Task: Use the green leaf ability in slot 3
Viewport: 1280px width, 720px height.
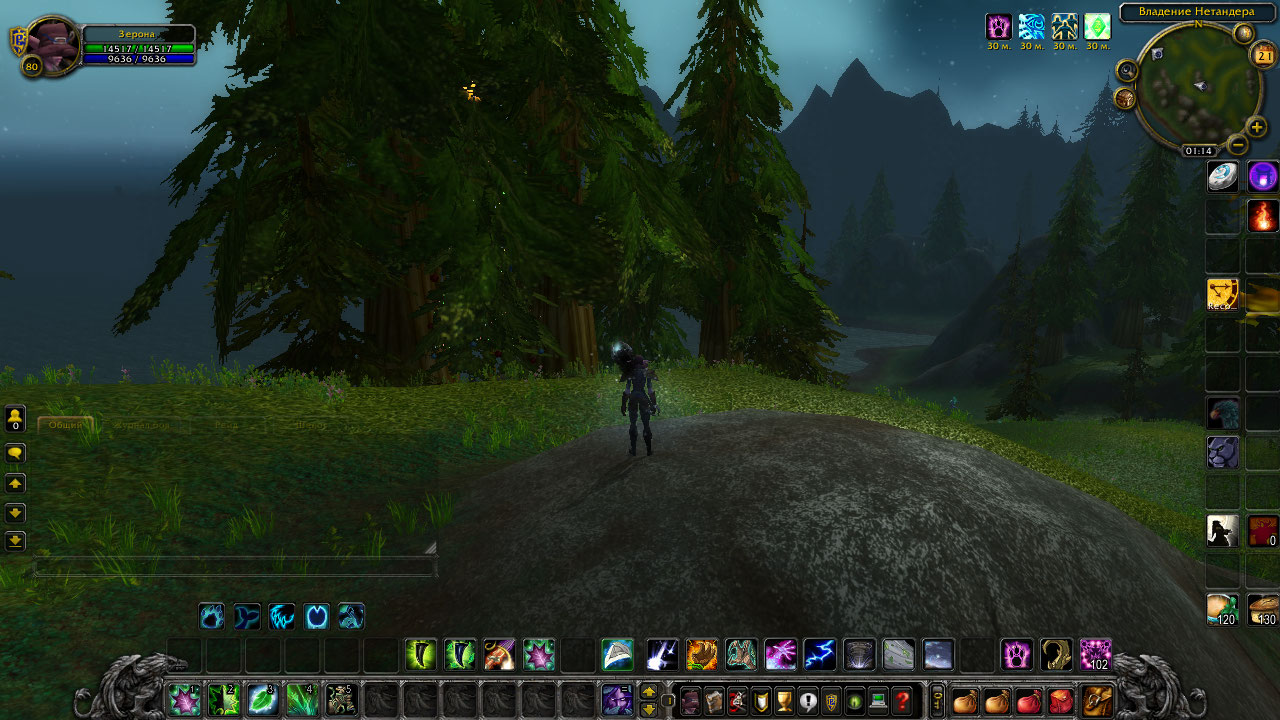Action: coord(262,699)
